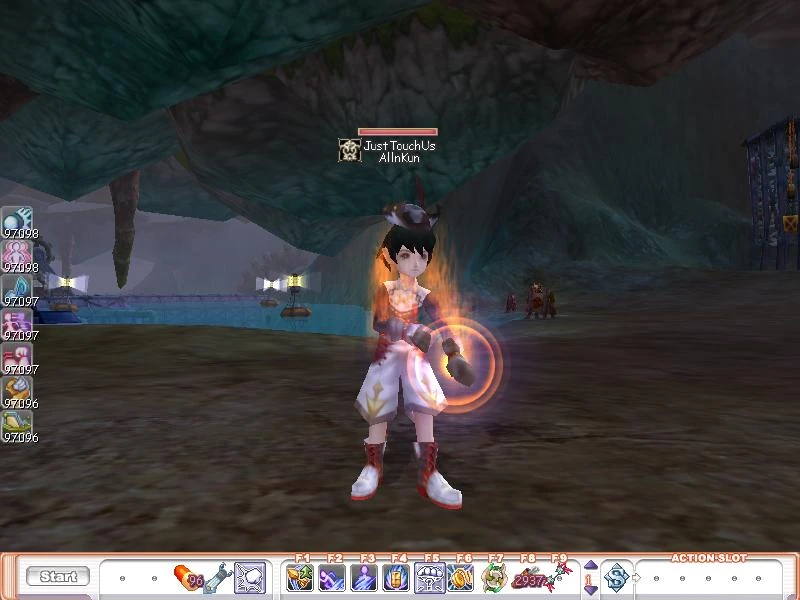
Task: Use the F7 green swirl item
Action: pos(493,577)
